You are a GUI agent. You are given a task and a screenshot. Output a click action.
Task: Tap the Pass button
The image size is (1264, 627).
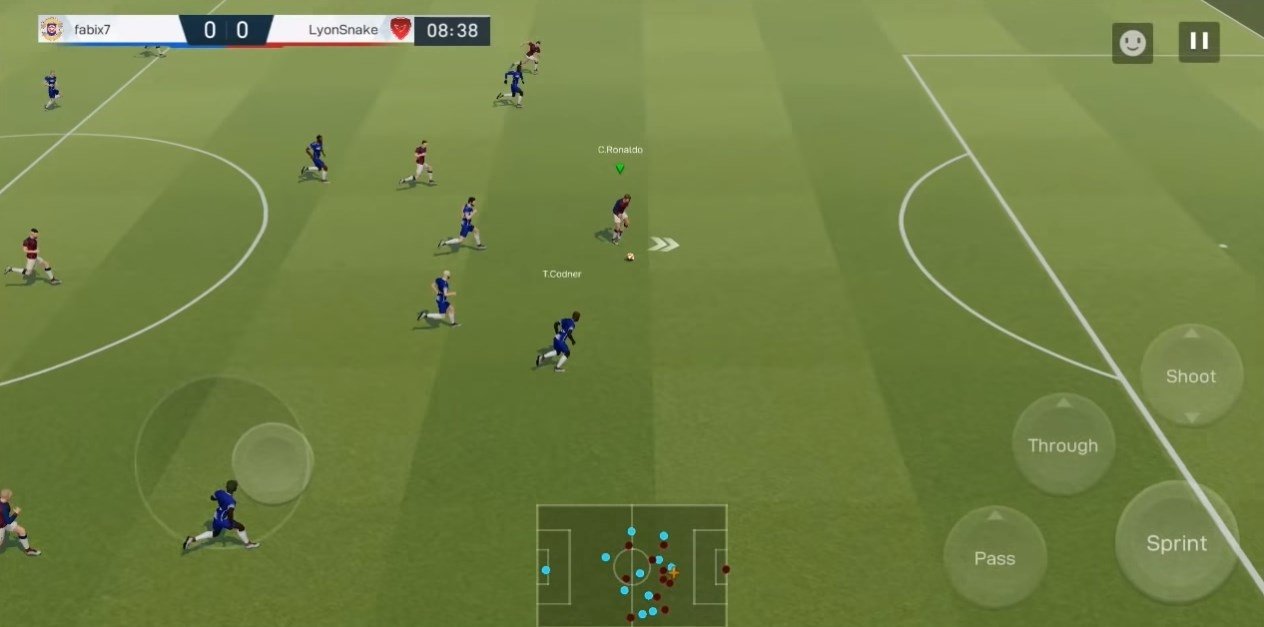pos(994,558)
